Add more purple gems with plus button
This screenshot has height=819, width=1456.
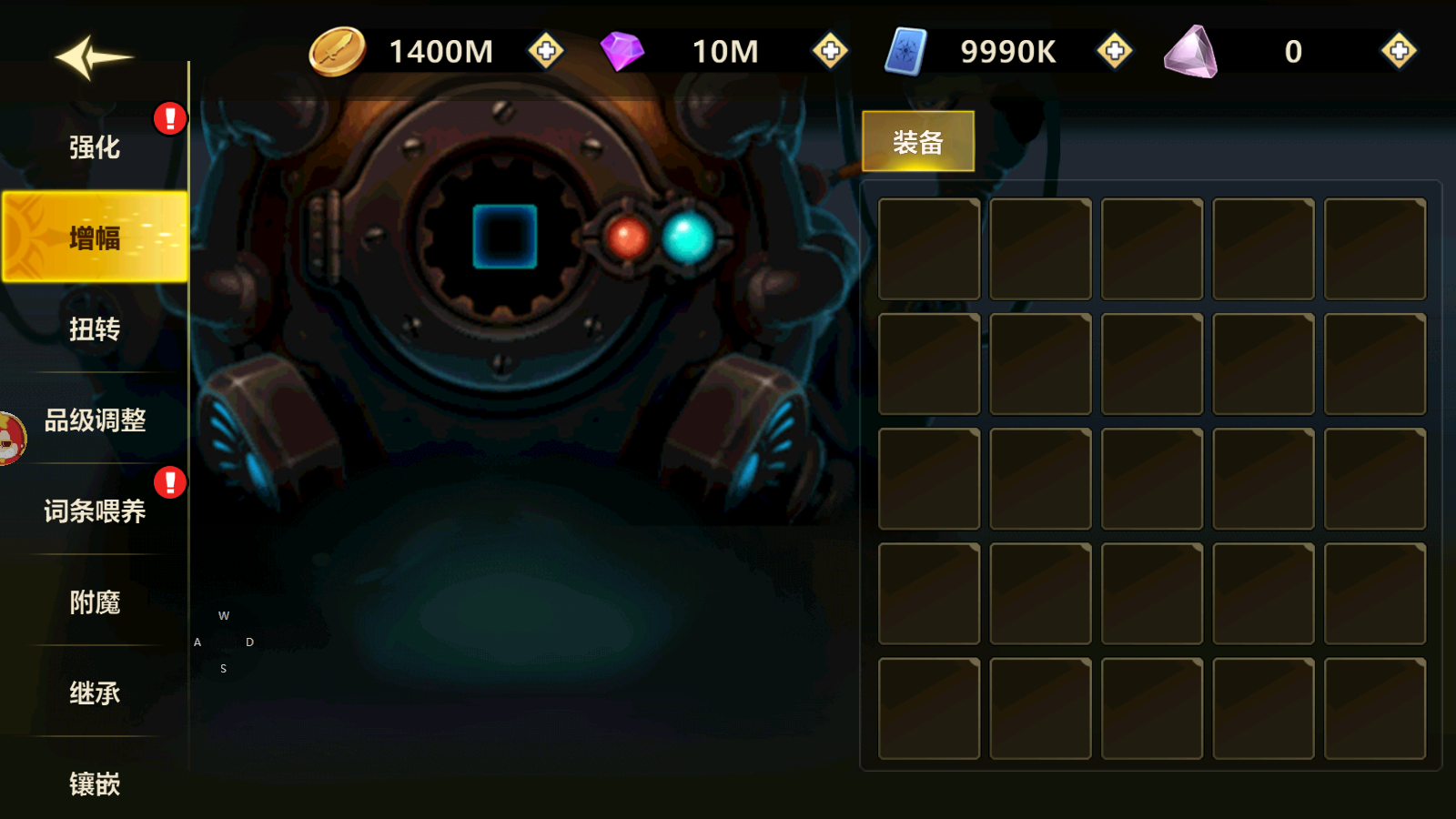pos(830,51)
